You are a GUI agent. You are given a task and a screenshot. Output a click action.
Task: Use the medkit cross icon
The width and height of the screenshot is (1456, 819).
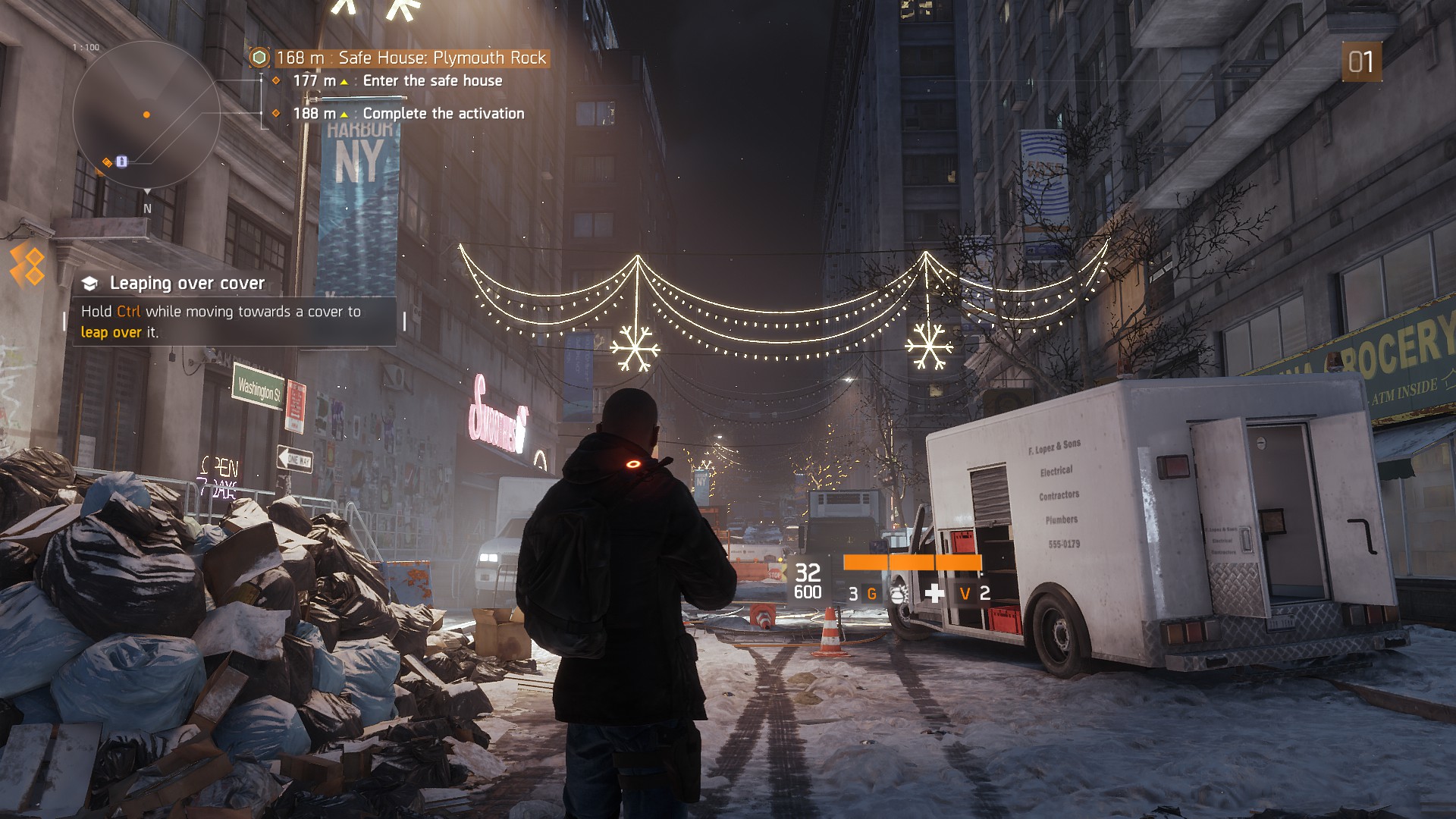coord(934,593)
